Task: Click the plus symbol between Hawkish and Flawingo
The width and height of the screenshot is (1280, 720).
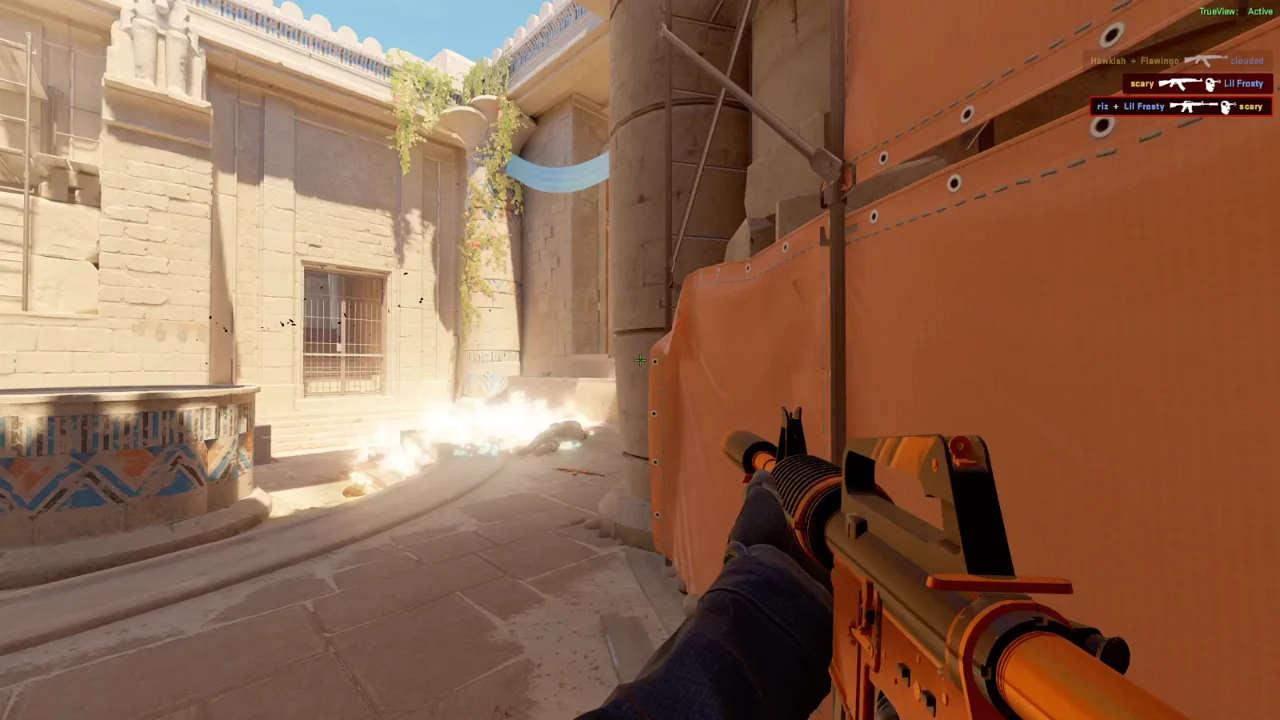Action: point(1132,60)
